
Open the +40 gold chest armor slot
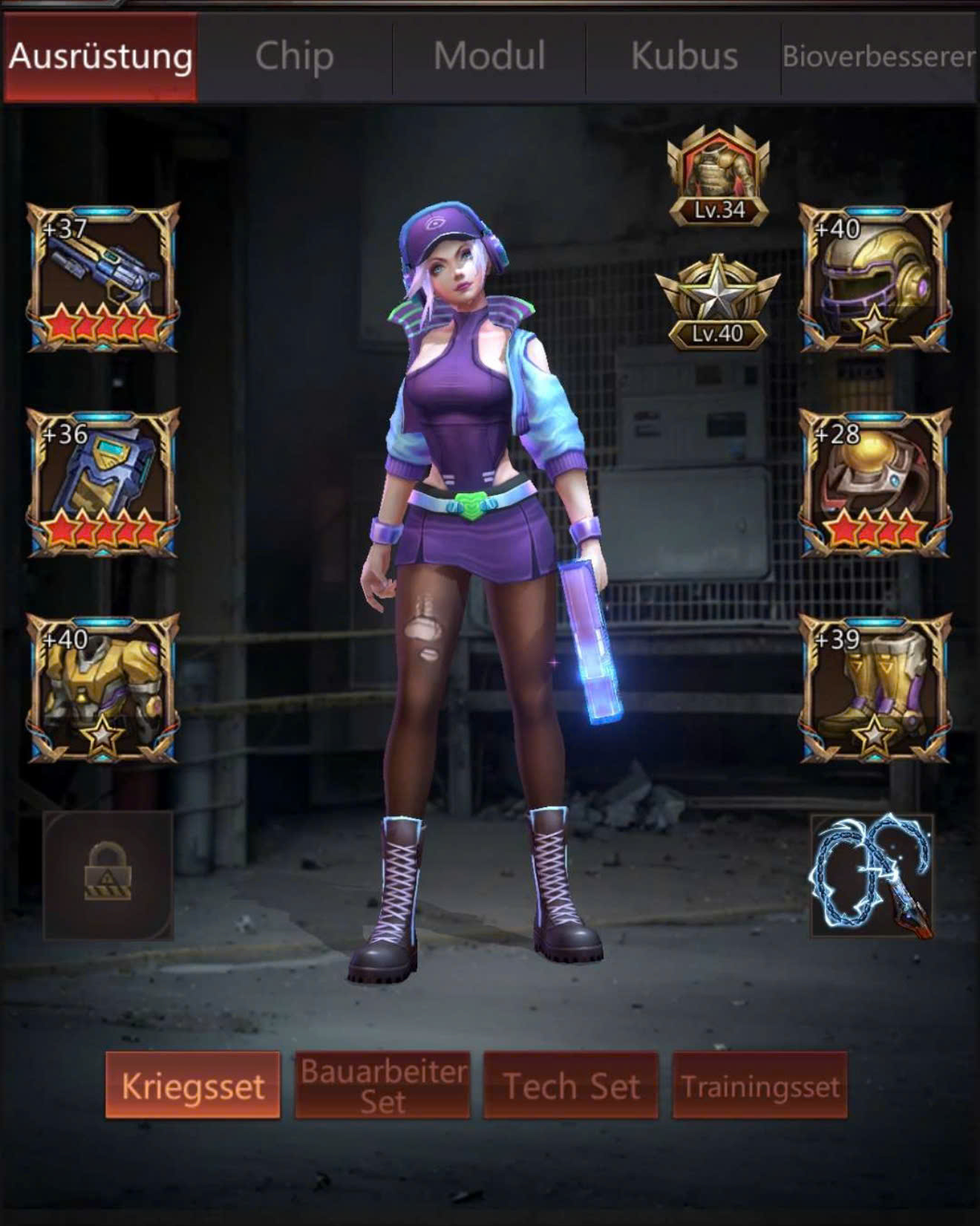pos(103,688)
